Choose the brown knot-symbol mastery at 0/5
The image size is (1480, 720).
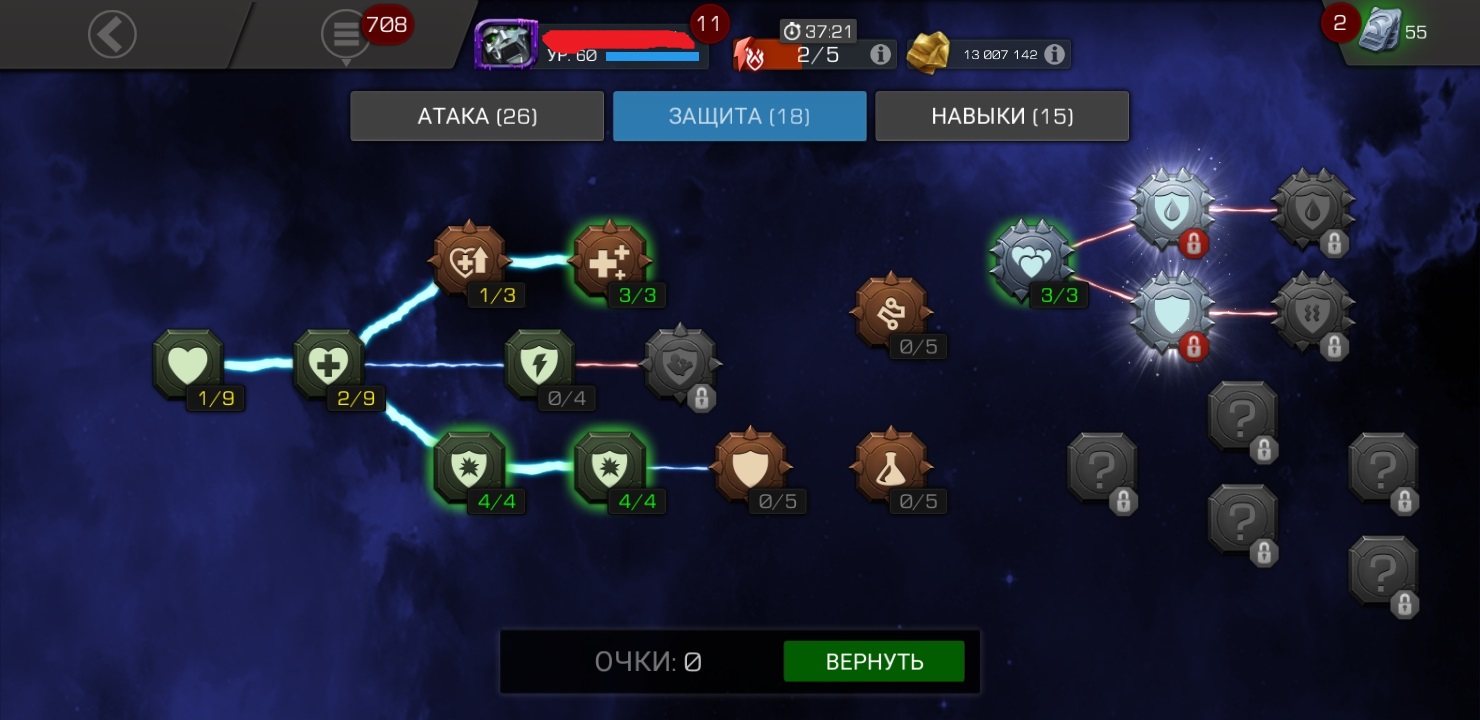click(x=891, y=312)
